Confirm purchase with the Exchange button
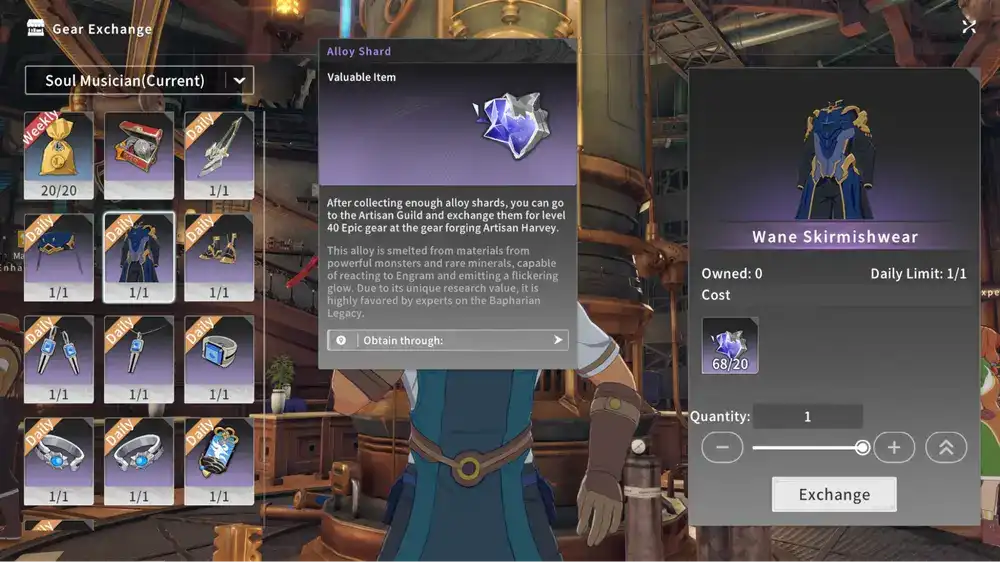 click(834, 494)
